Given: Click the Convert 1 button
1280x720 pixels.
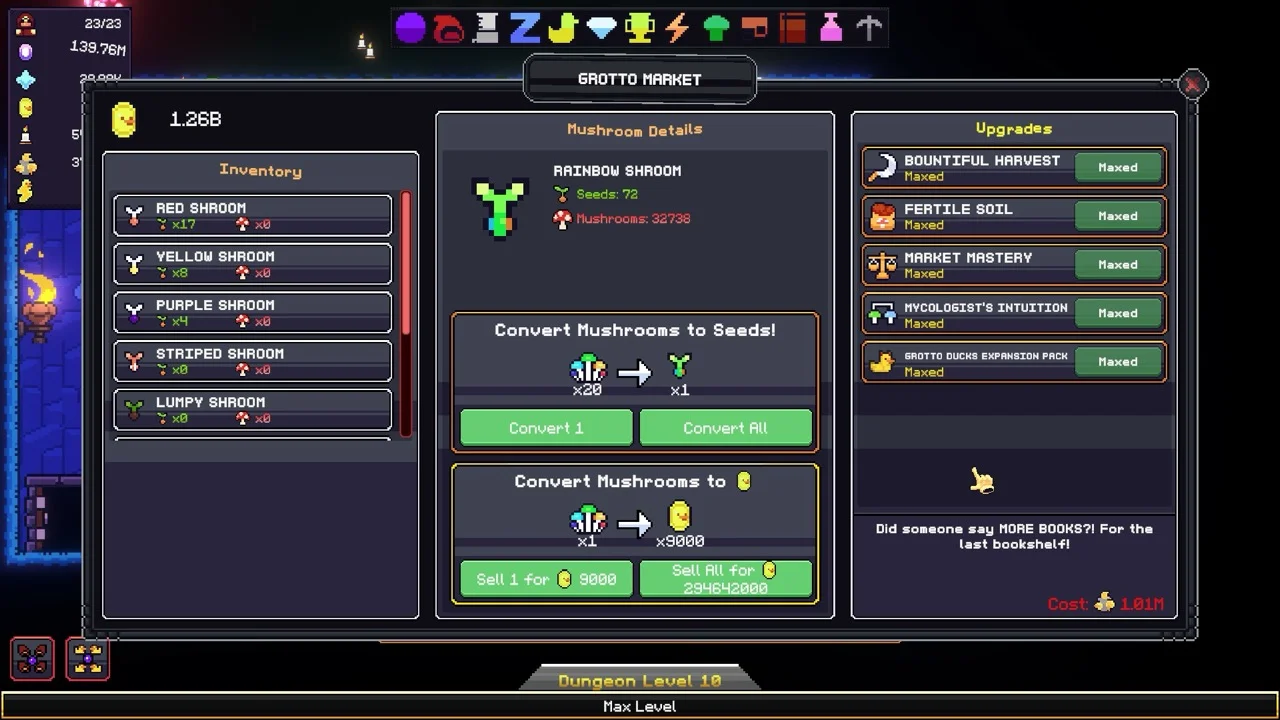Looking at the screenshot, I should [546, 428].
